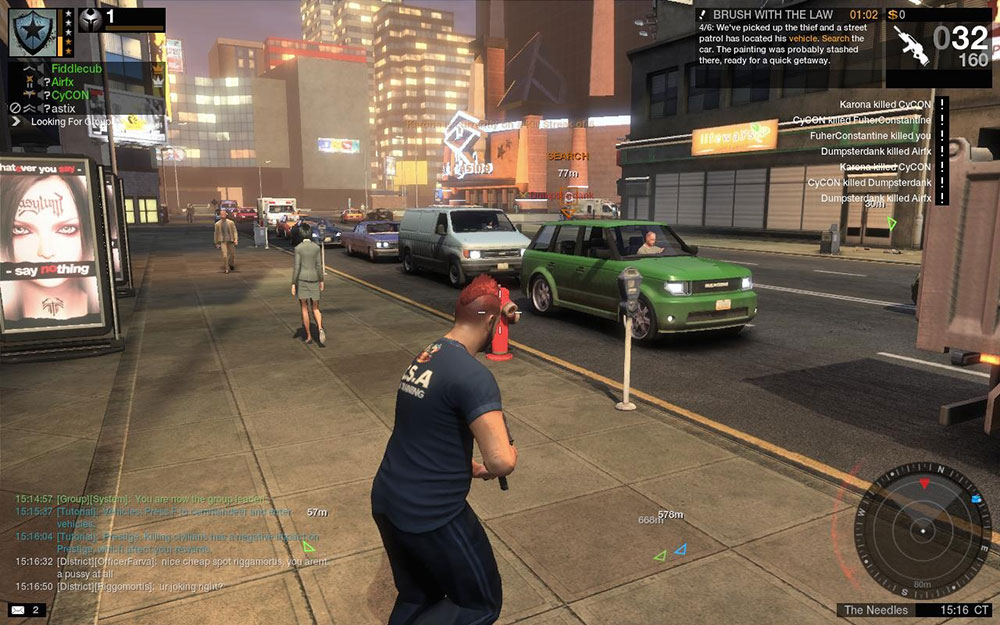Select group member Fiddlecub
Image resolution: width=1000 pixels, height=625 pixels.
click(x=77, y=69)
